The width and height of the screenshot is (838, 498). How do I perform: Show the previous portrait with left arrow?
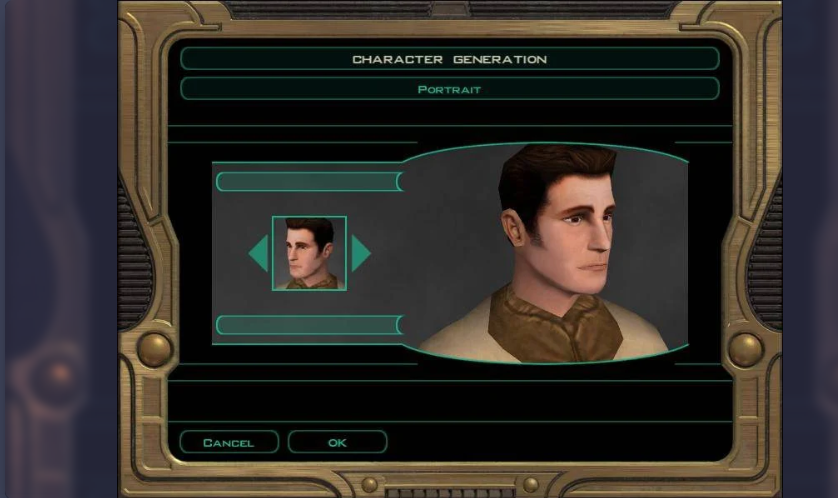coord(259,253)
